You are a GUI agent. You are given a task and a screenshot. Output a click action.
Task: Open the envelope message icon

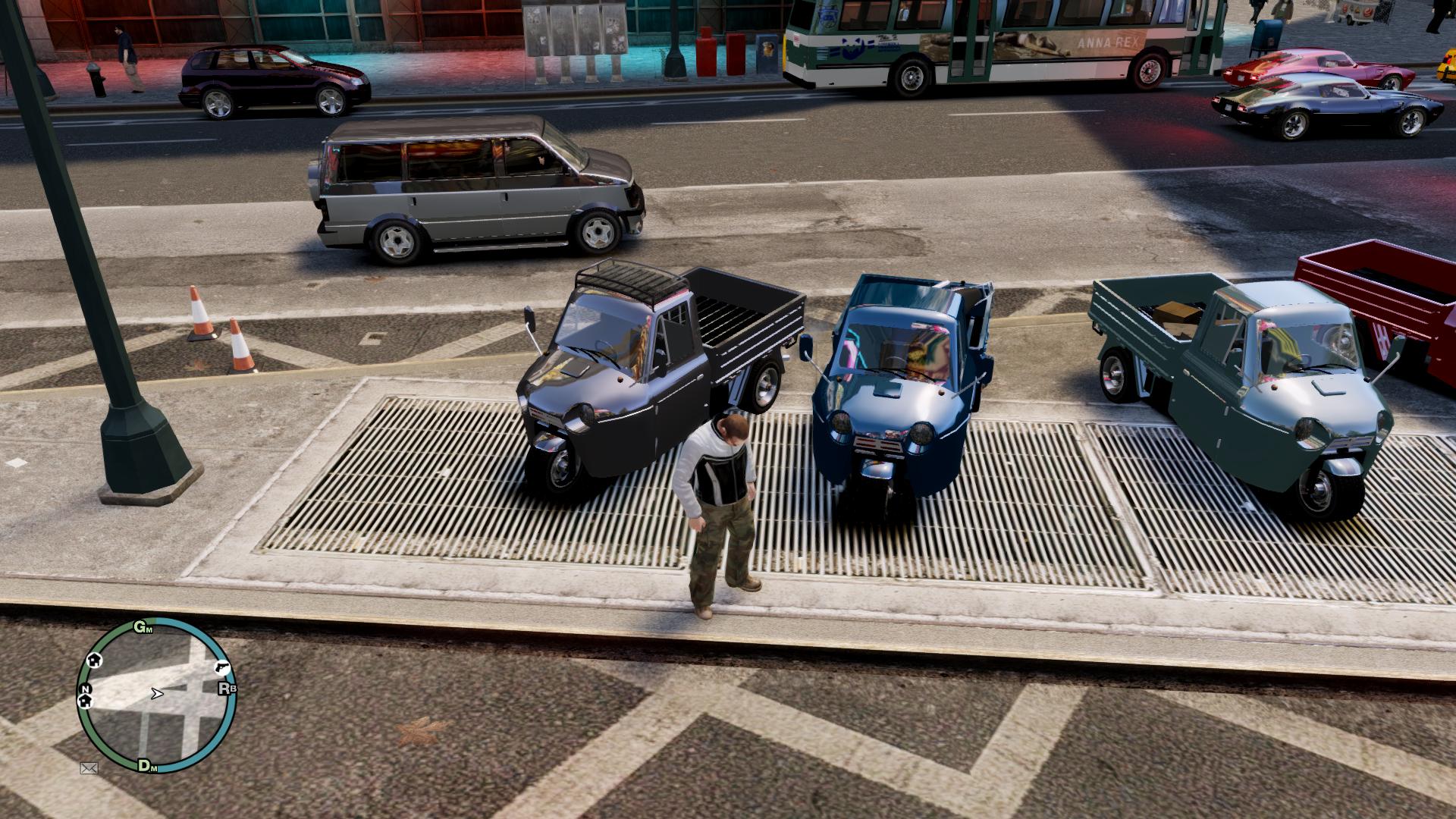pyautogui.click(x=89, y=768)
